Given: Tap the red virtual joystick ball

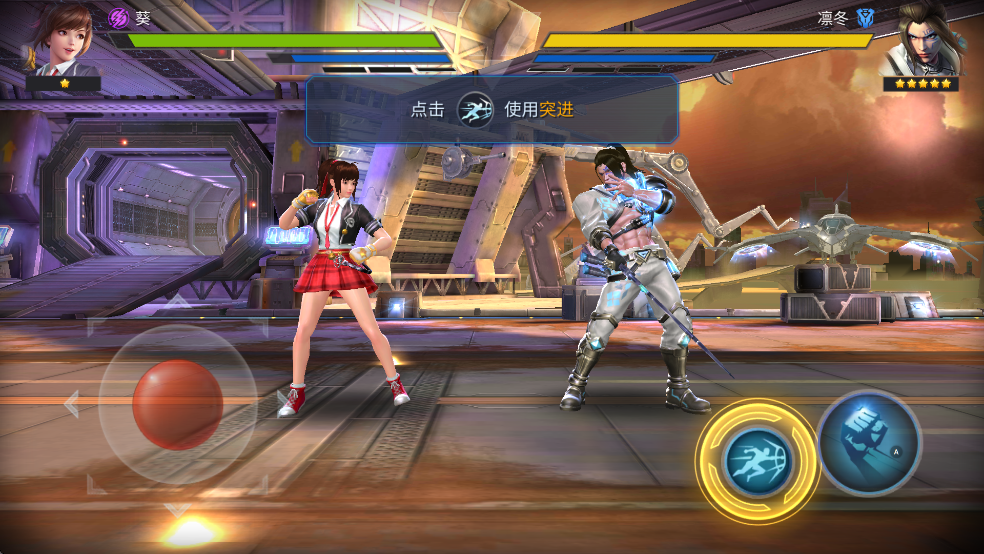Looking at the screenshot, I should pos(177,404).
